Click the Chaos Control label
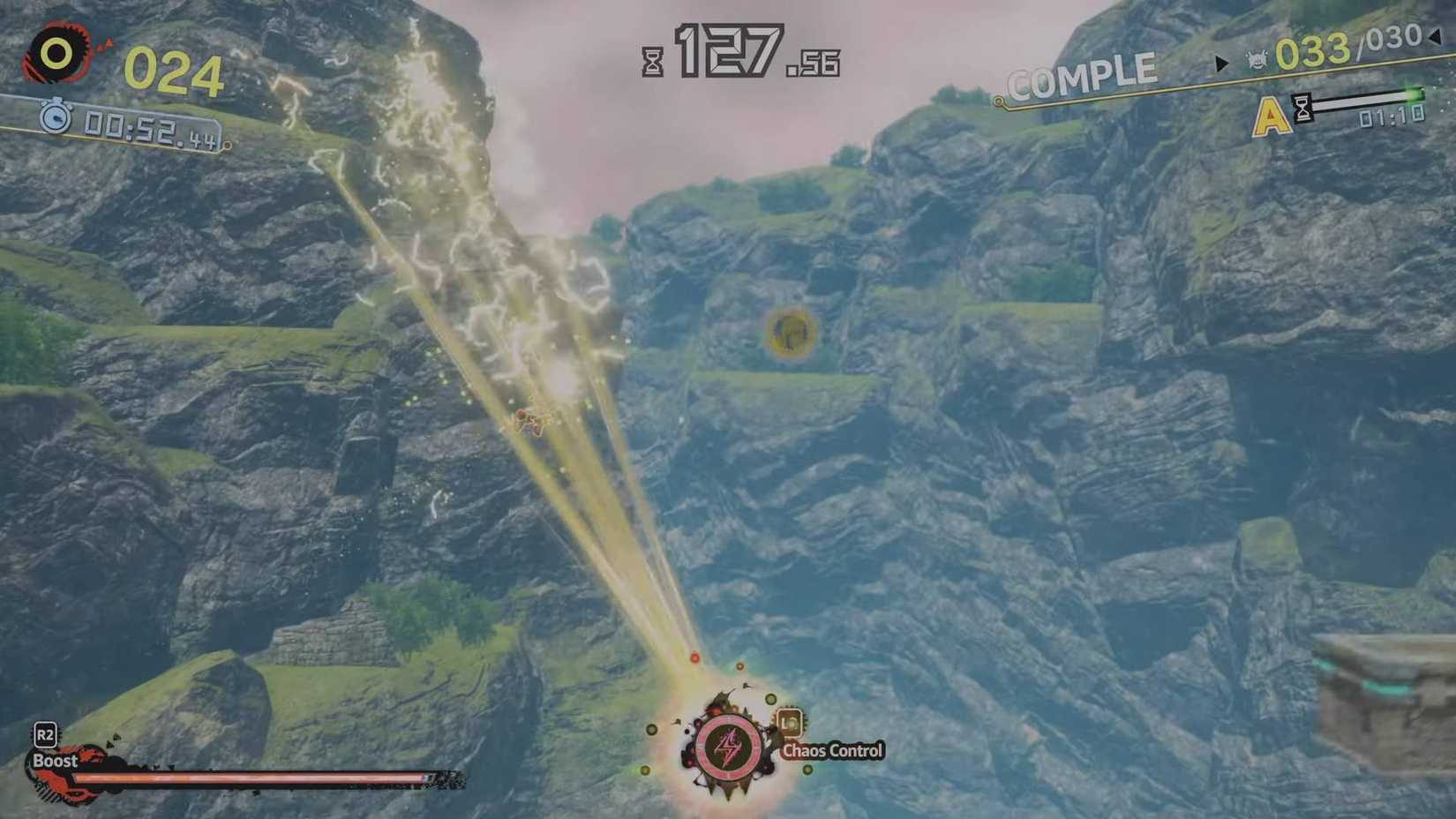Screen dimensions: 1456x819 tap(833, 750)
